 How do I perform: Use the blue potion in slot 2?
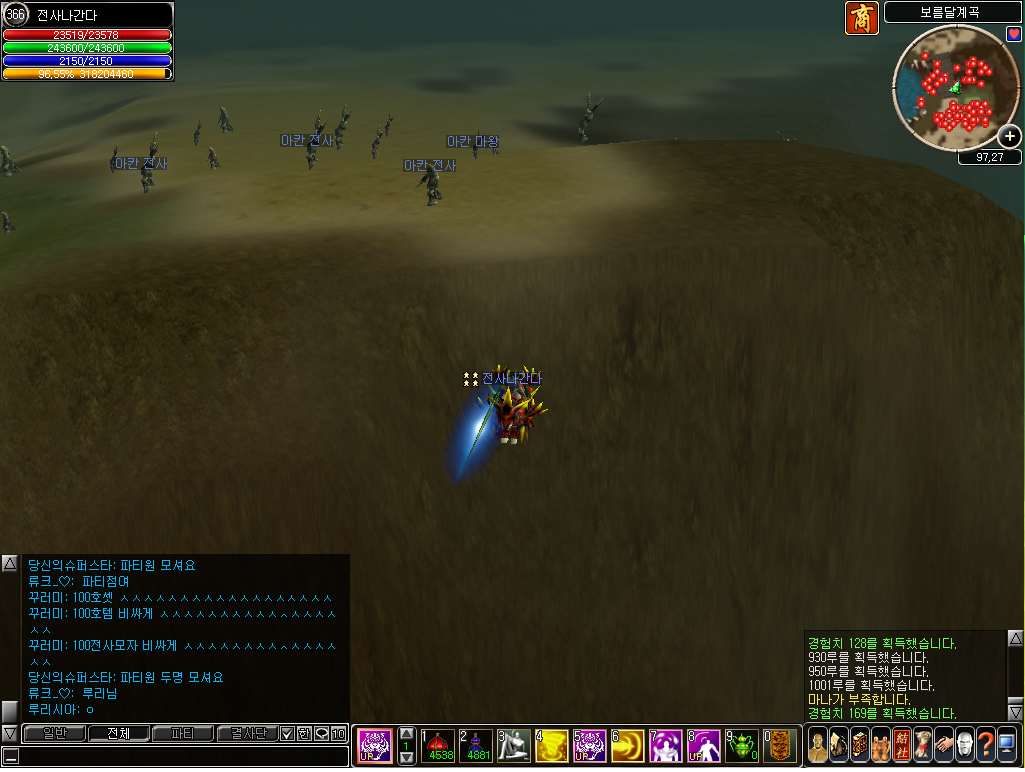(476, 745)
